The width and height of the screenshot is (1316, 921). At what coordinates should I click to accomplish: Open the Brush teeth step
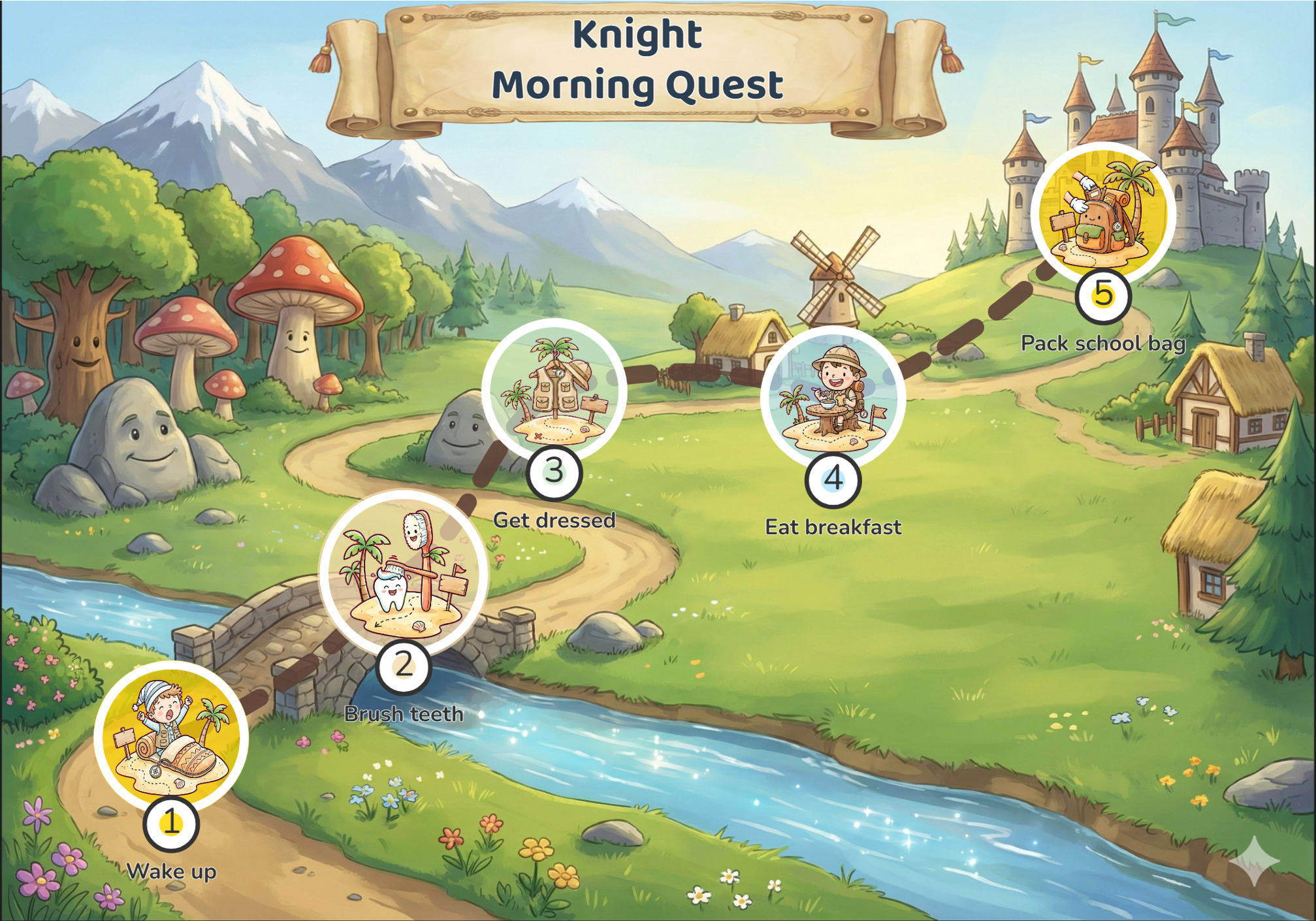(404, 572)
